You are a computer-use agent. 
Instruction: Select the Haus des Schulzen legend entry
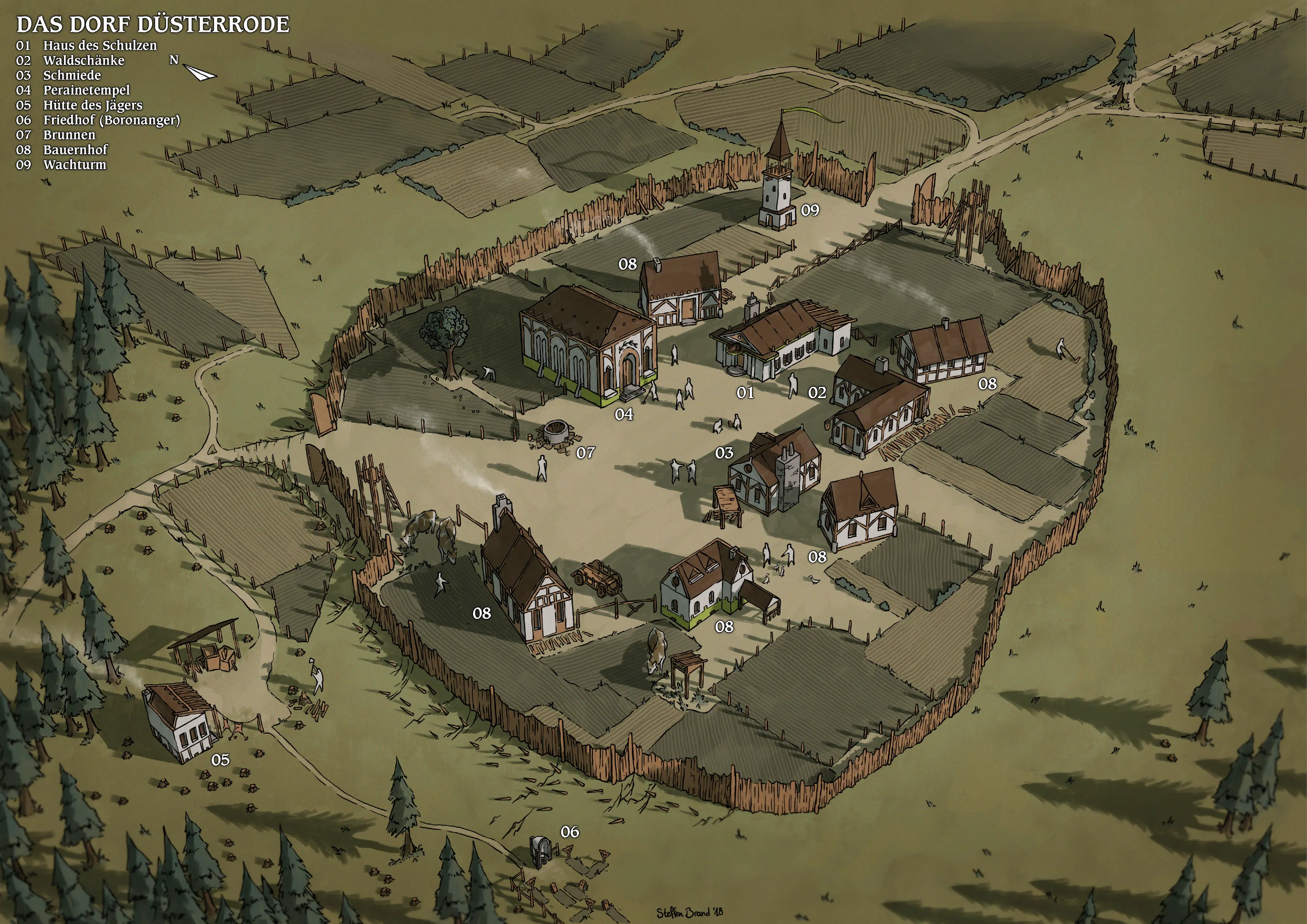[99, 45]
